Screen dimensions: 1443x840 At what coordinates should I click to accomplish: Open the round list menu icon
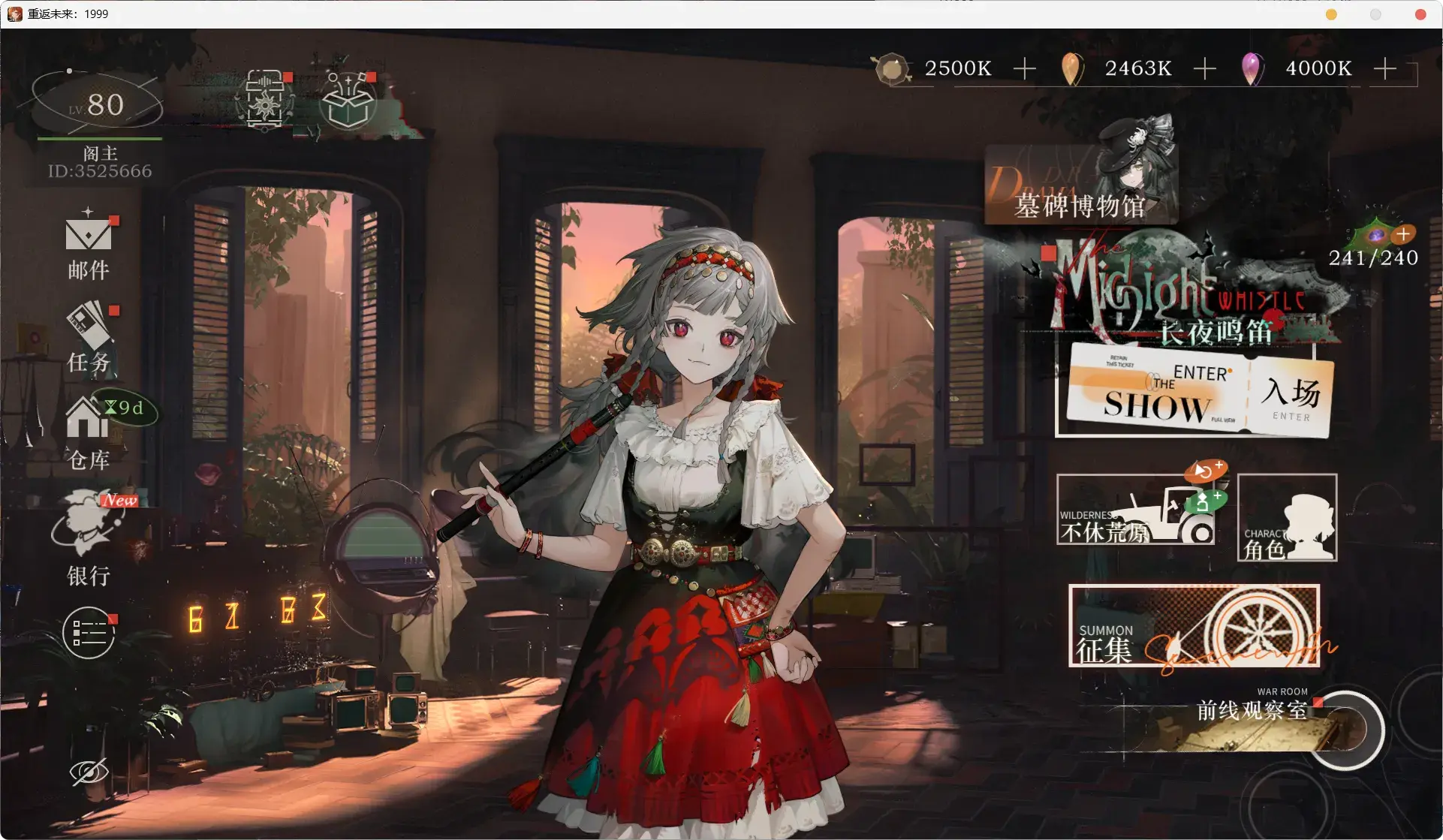coord(89,633)
